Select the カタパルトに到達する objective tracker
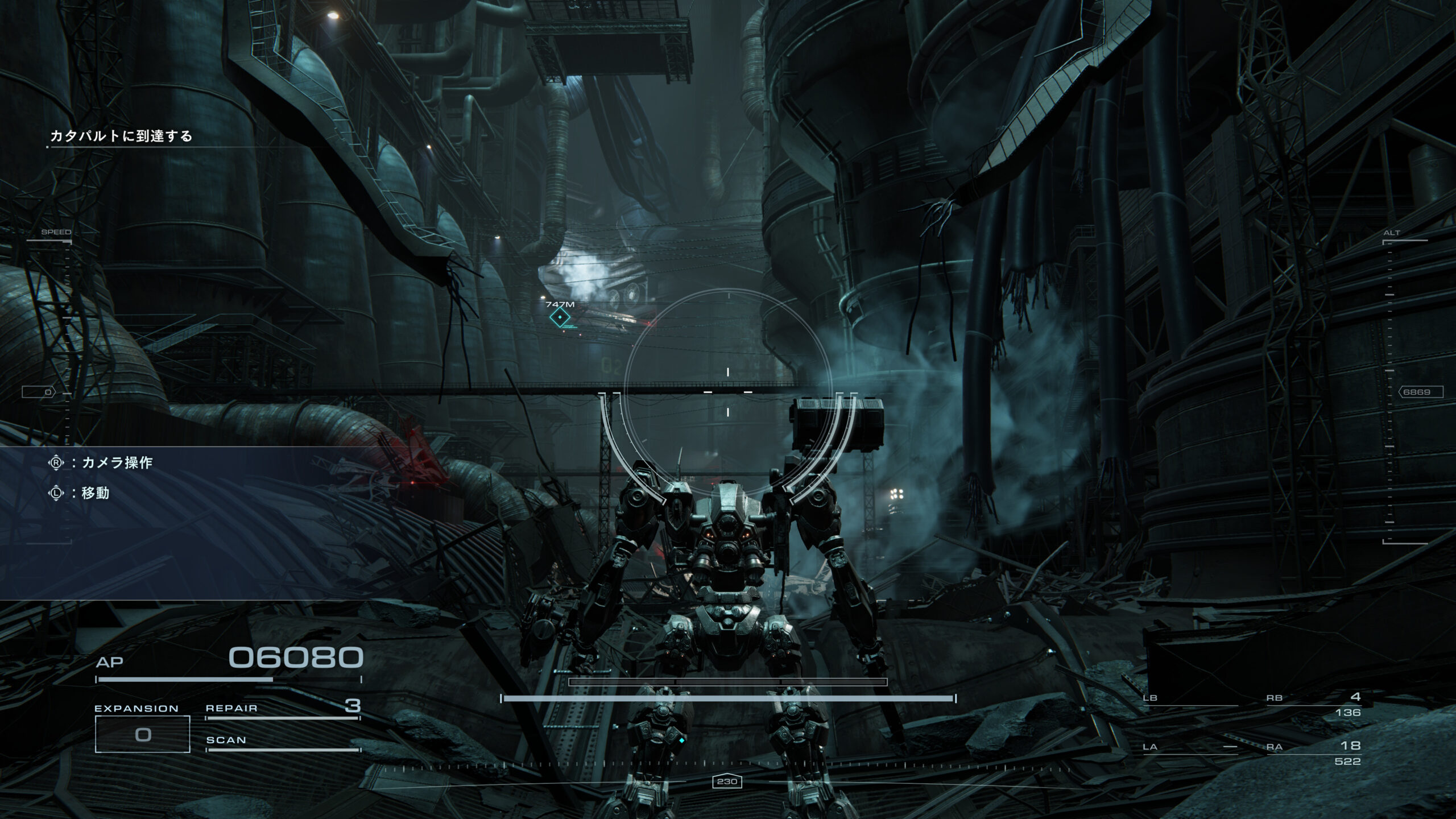 (x=121, y=136)
